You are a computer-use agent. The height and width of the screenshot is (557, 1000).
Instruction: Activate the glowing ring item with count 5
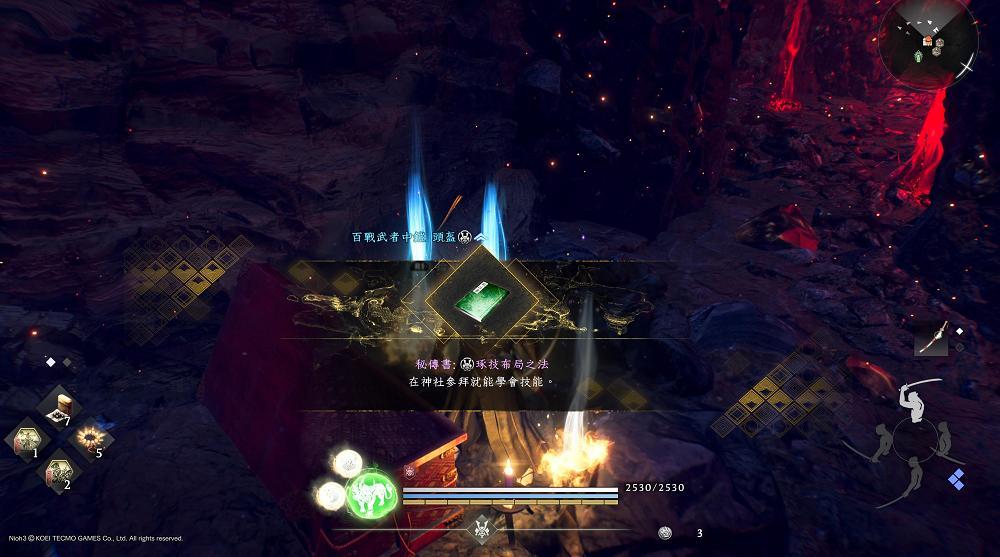[90, 438]
